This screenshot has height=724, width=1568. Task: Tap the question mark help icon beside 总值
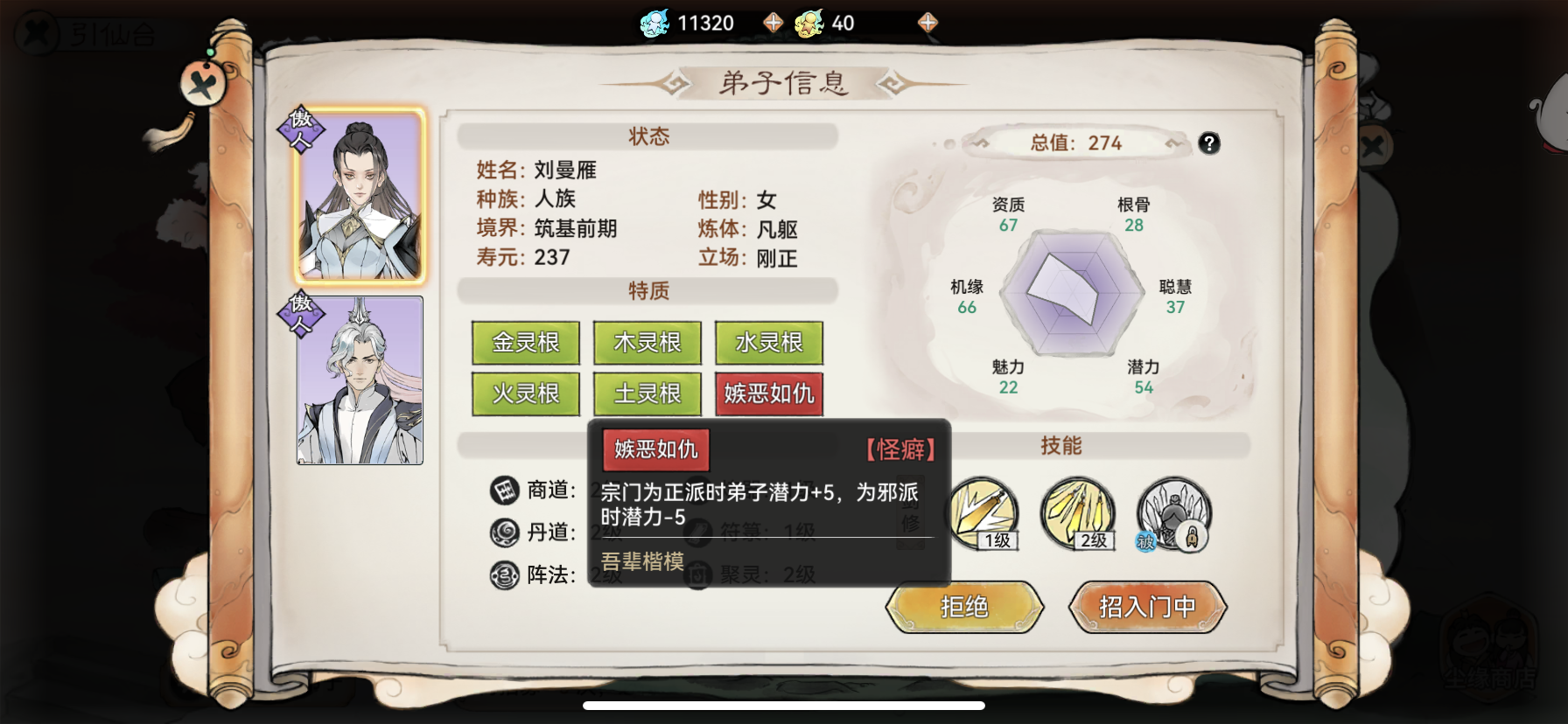(1210, 143)
